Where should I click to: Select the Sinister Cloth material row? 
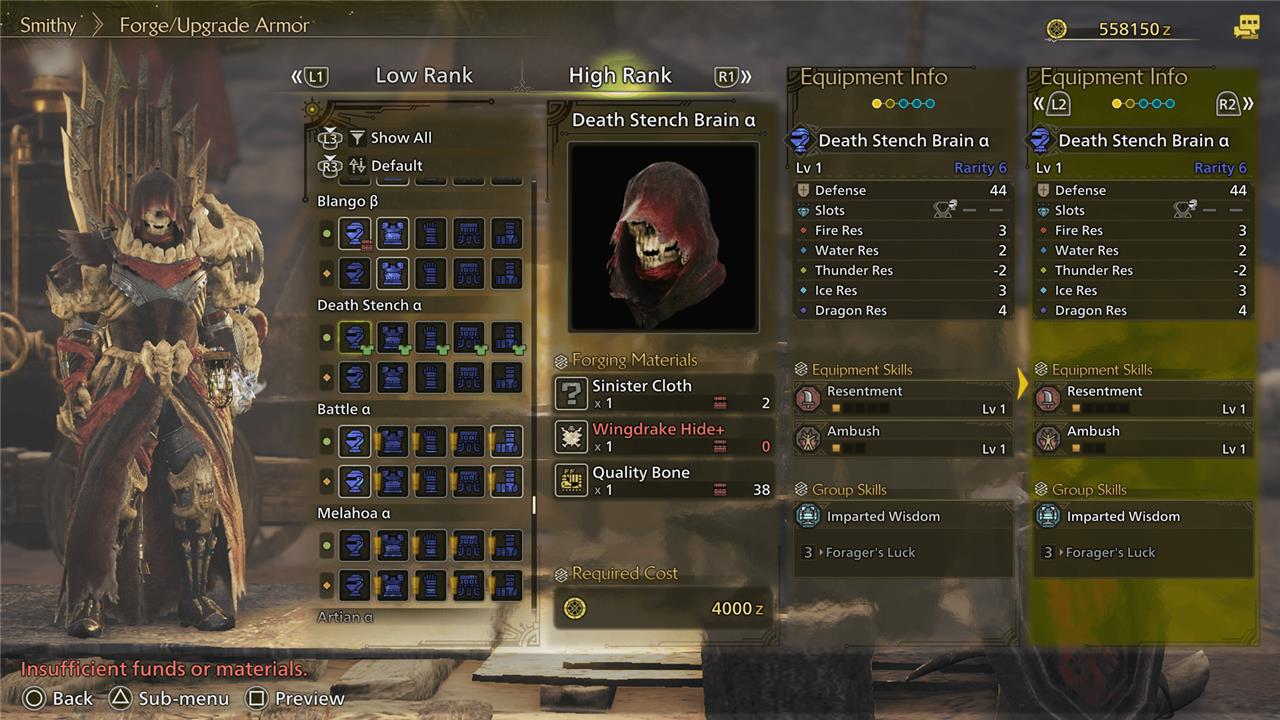click(x=663, y=394)
